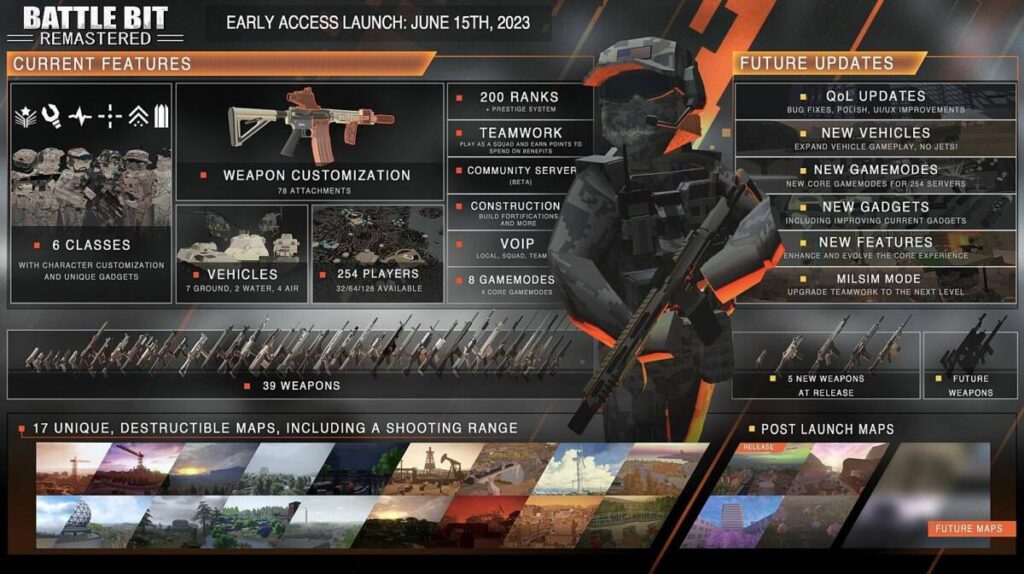
Task: Choose the Vehicles feature tile
Action: (x=241, y=254)
